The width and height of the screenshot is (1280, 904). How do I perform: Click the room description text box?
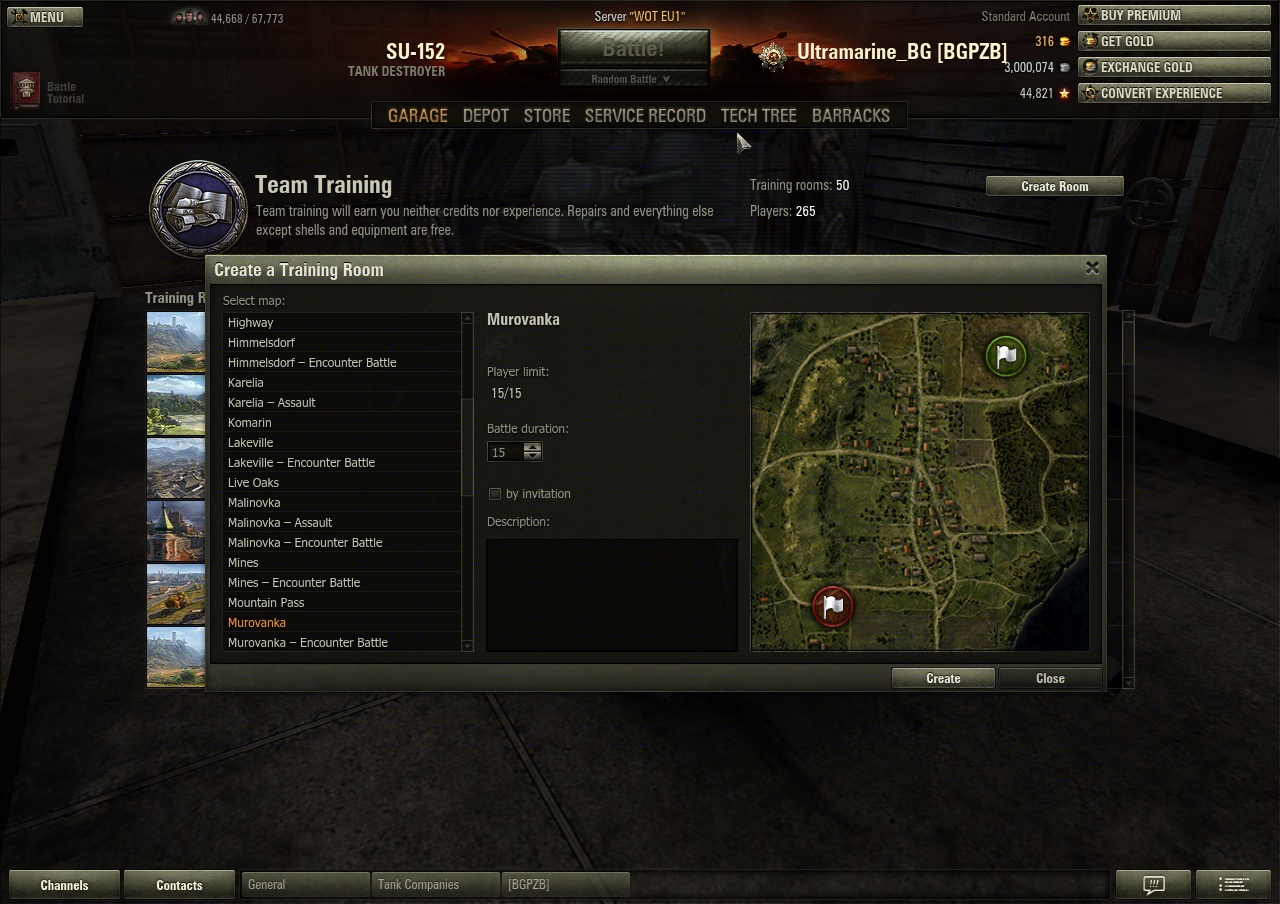point(611,595)
